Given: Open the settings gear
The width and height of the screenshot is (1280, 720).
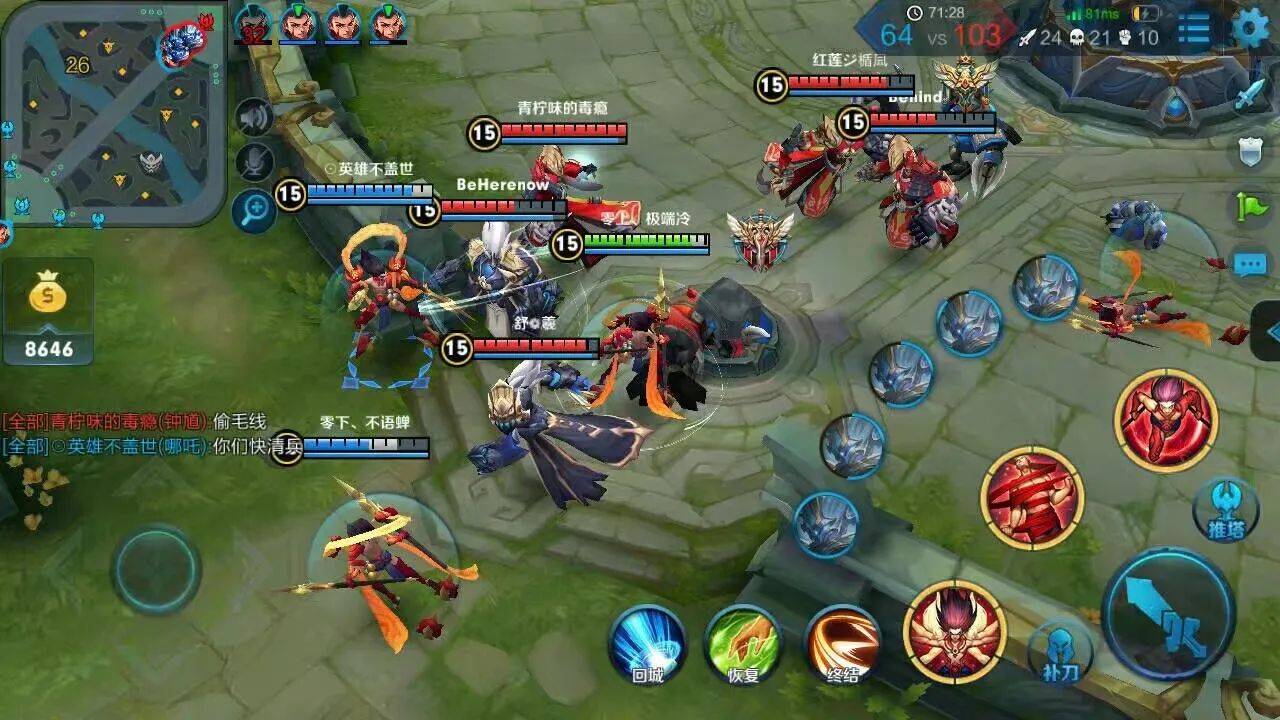Looking at the screenshot, I should (x=1250, y=27).
